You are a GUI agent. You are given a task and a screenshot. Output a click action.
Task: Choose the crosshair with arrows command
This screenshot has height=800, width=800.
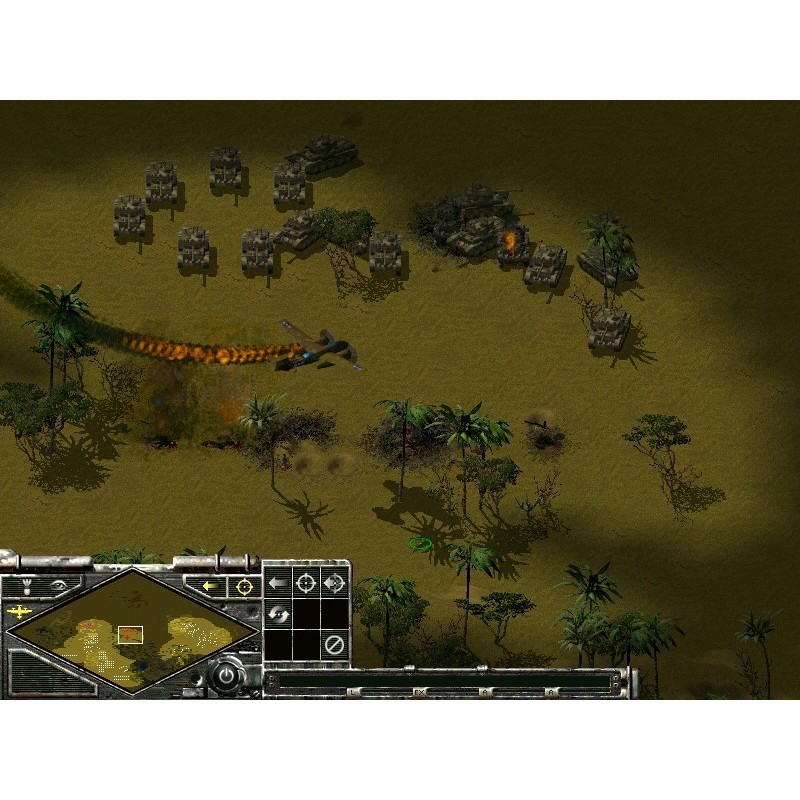point(334,583)
